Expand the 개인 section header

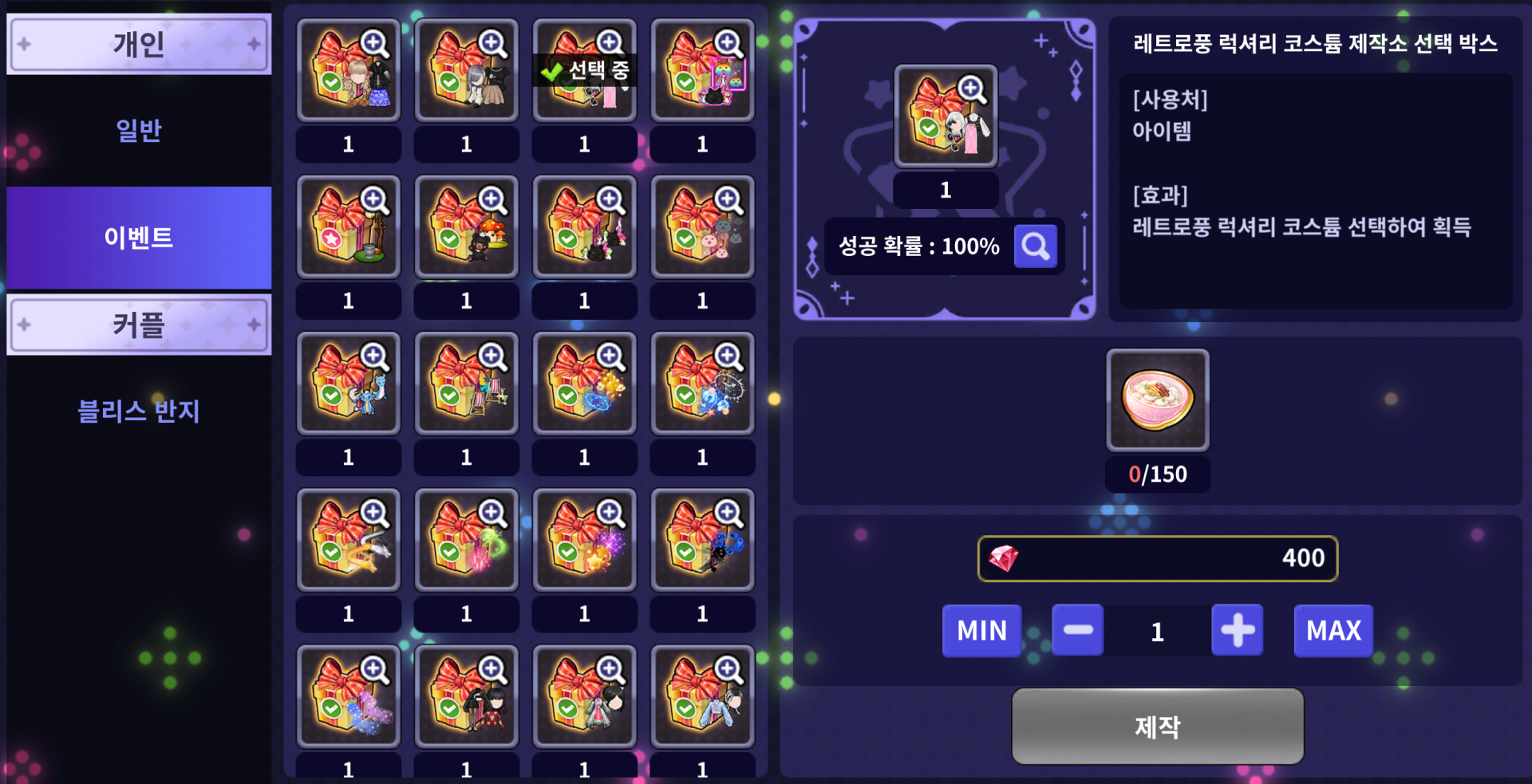click(139, 44)
